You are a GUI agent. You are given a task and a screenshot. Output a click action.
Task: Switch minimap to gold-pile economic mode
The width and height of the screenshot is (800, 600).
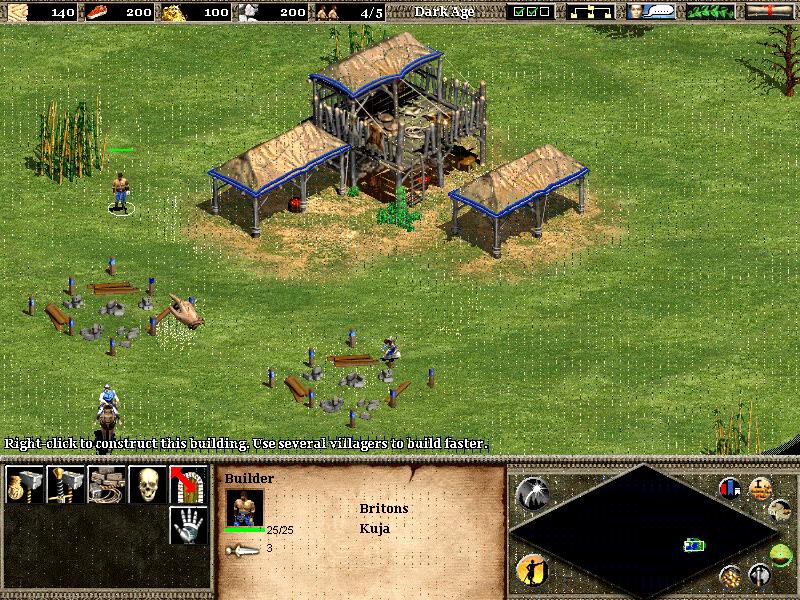click(732, 576)
